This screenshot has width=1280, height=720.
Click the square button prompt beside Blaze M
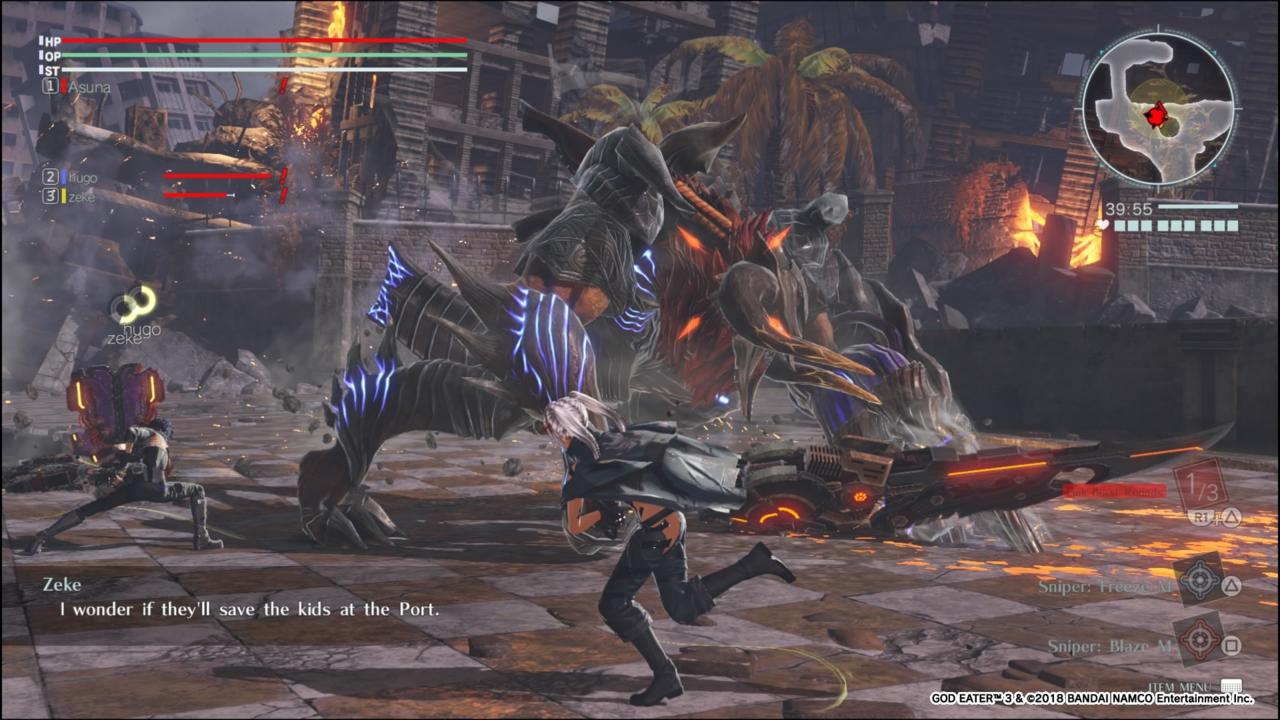coord(1231,643)
